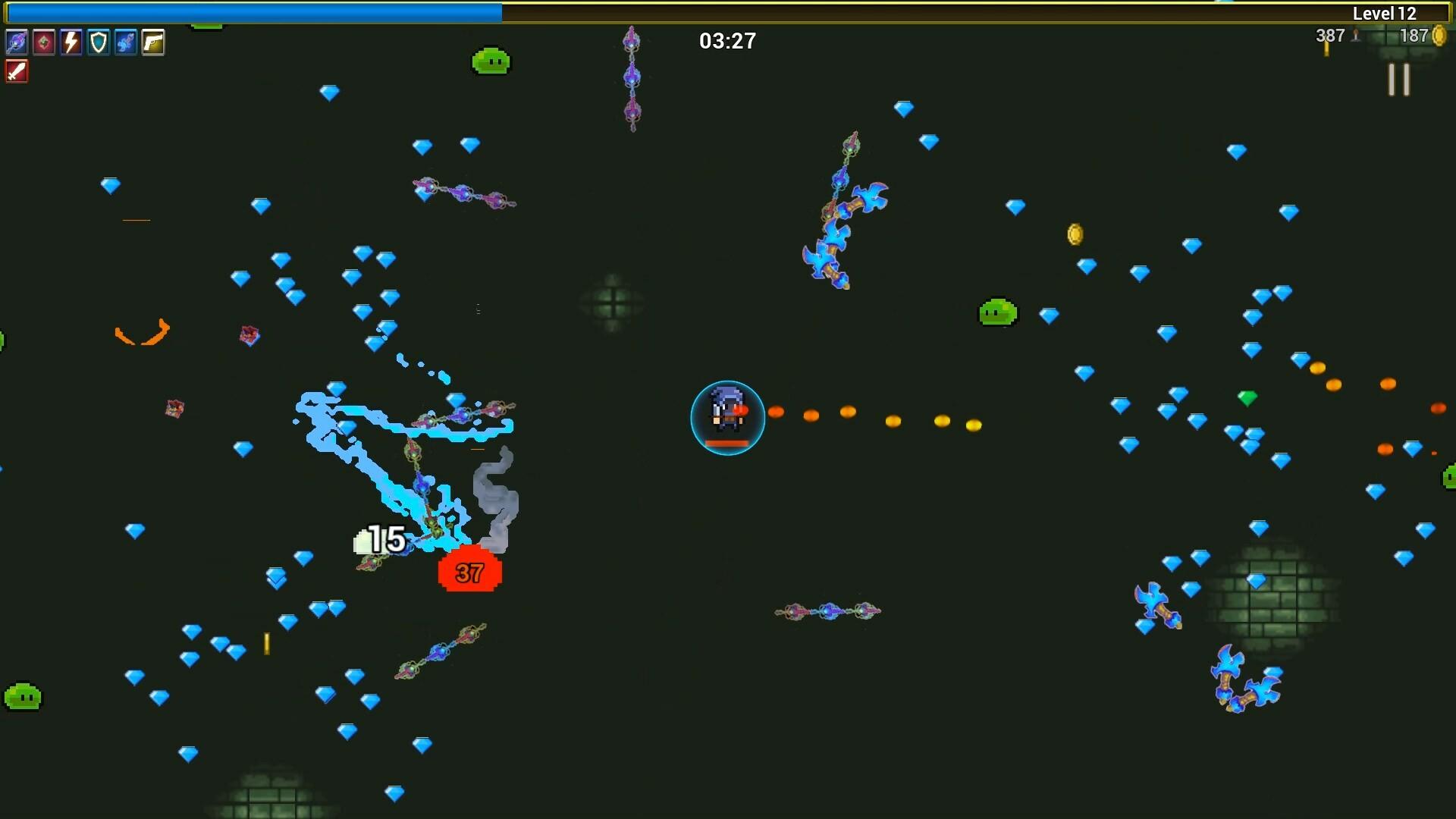
Task: Click the 03:27 match timer
Action: coord(726,41)
